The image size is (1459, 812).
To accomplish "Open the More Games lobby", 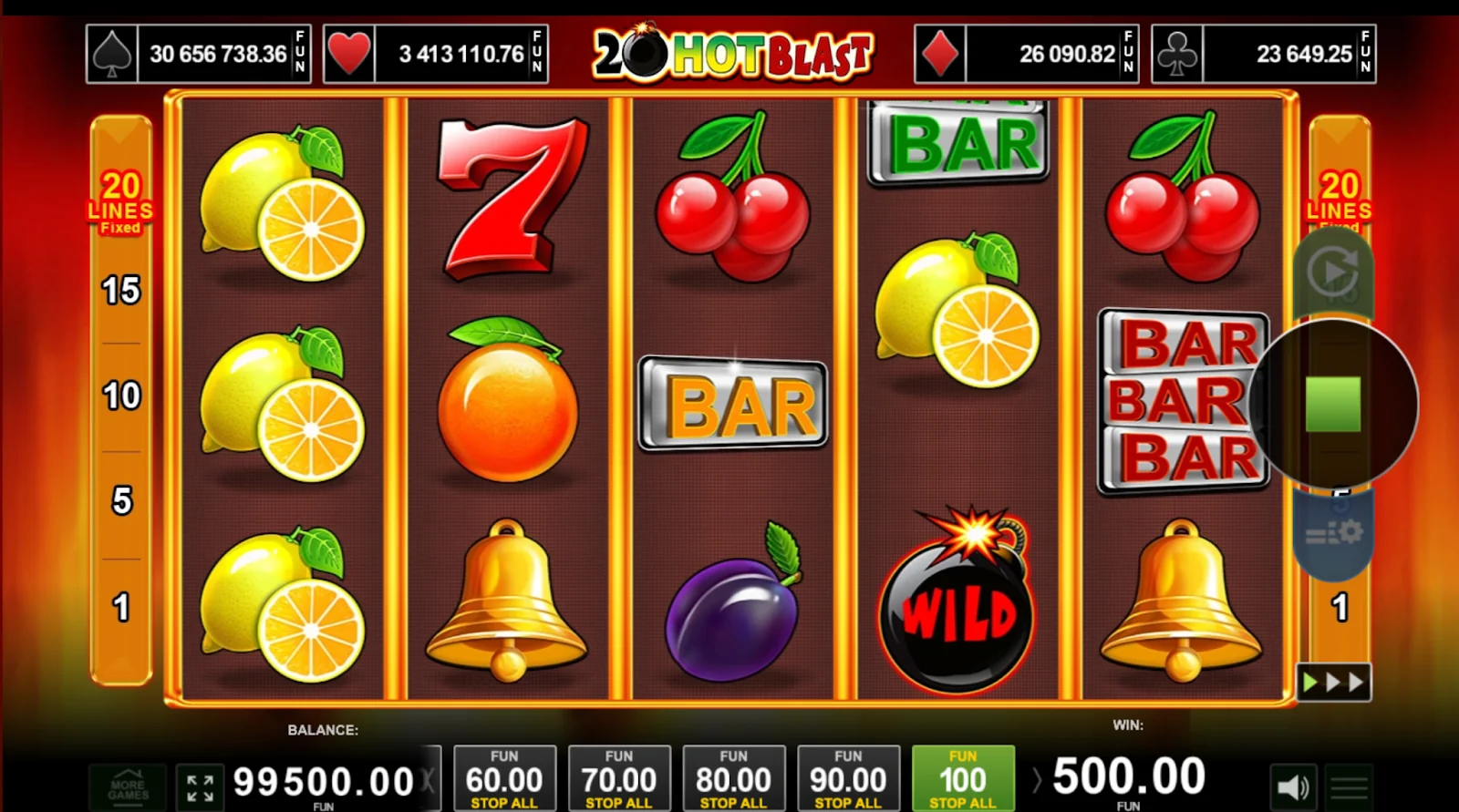I will pos(128,786).
